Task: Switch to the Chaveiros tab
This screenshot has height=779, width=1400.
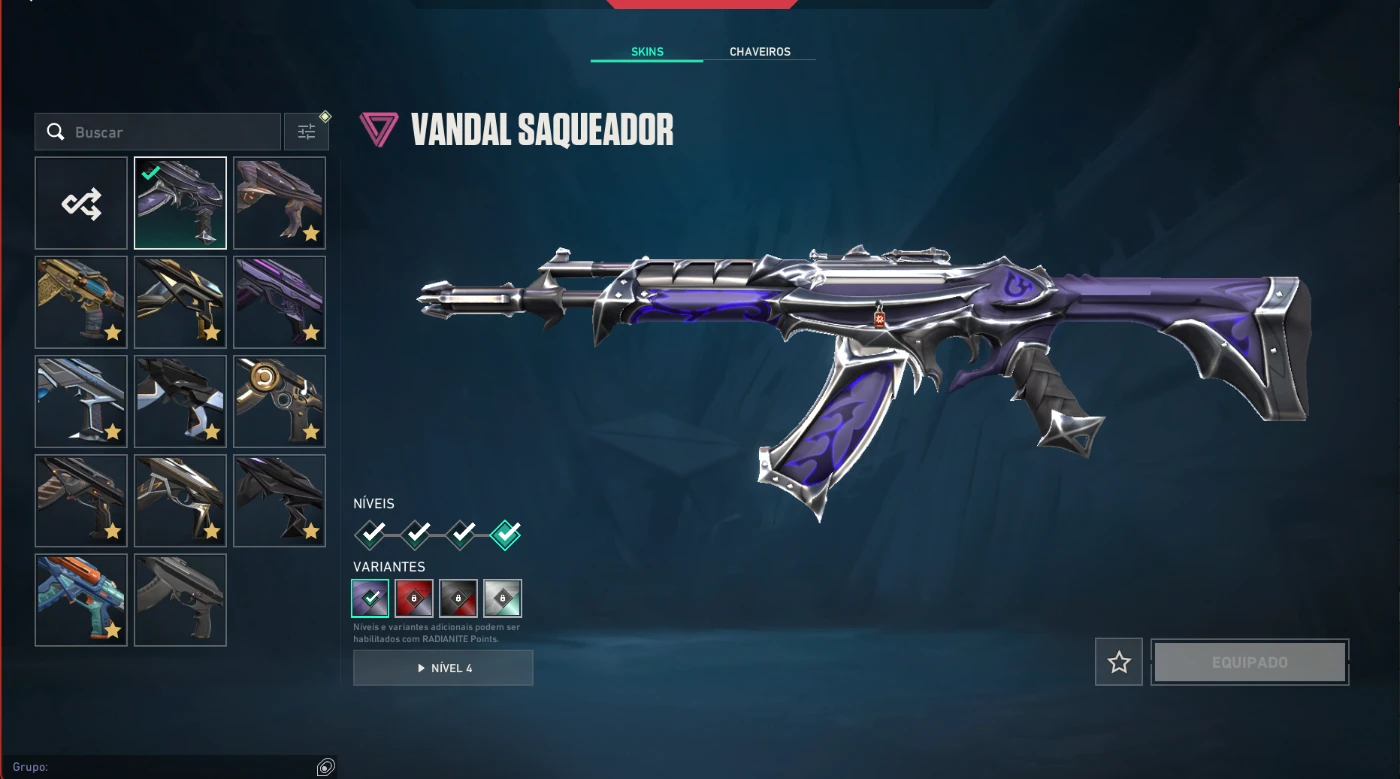Action: point(759,52)
